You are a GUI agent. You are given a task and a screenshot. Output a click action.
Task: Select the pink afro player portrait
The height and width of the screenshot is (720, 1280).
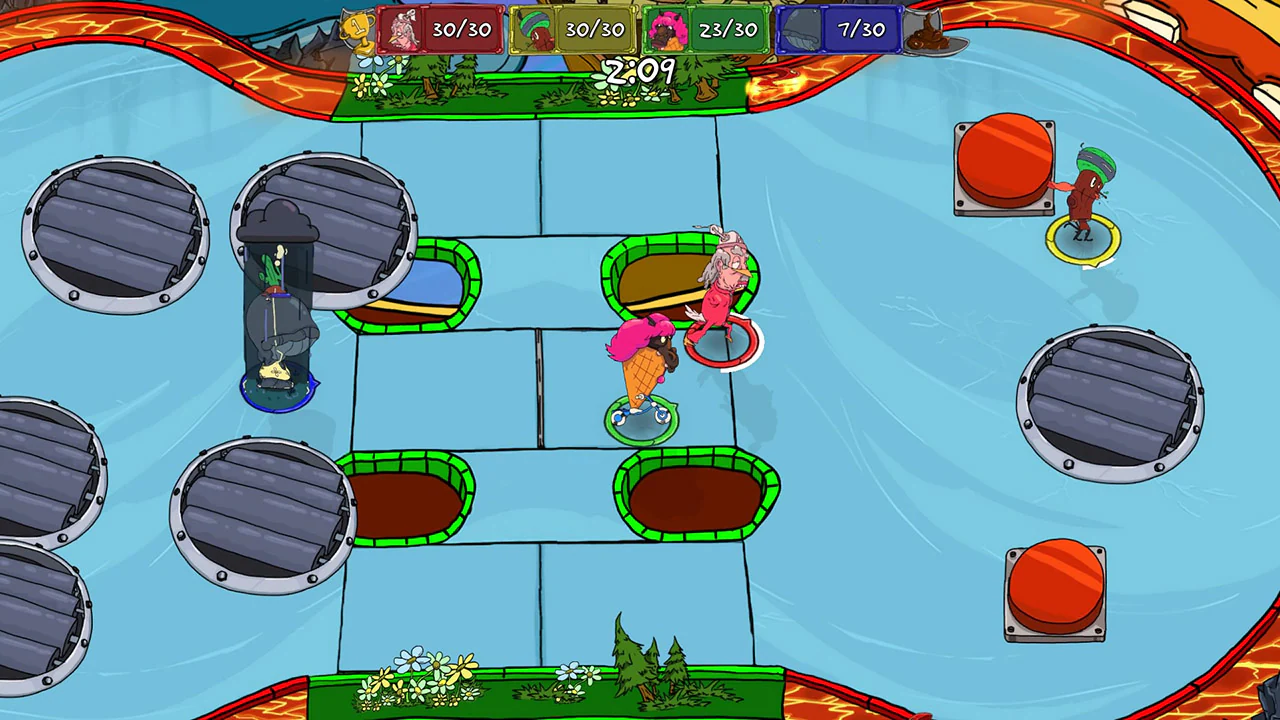tap(667, 28)
